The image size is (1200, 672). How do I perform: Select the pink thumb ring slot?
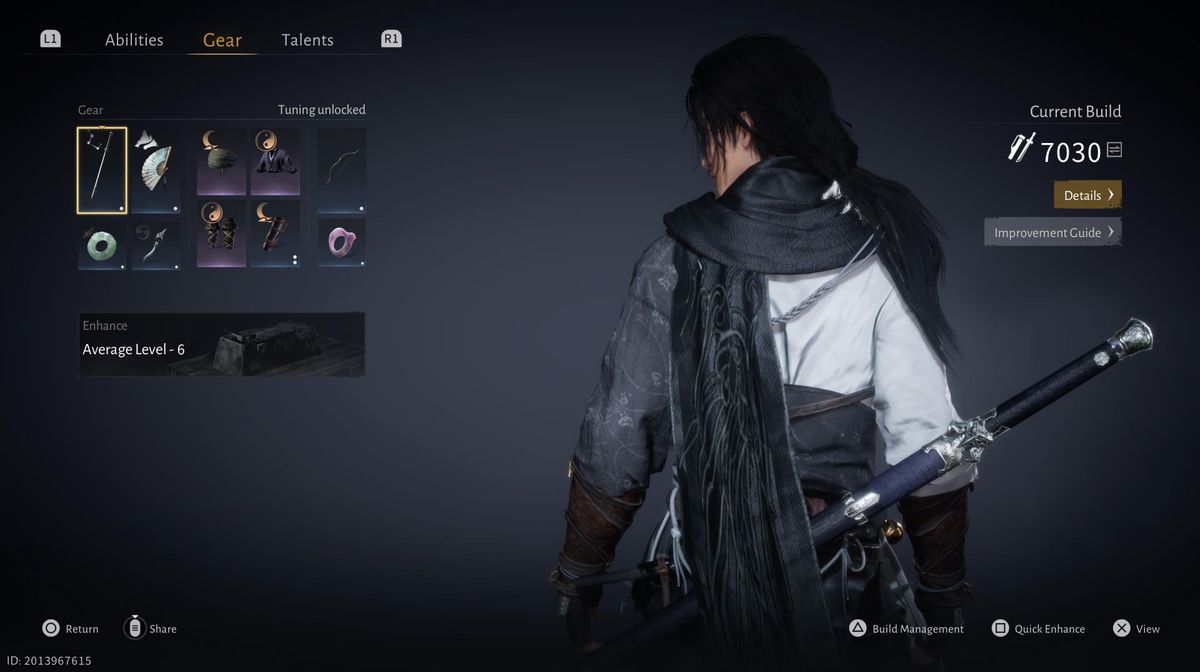tap(342, 243)
